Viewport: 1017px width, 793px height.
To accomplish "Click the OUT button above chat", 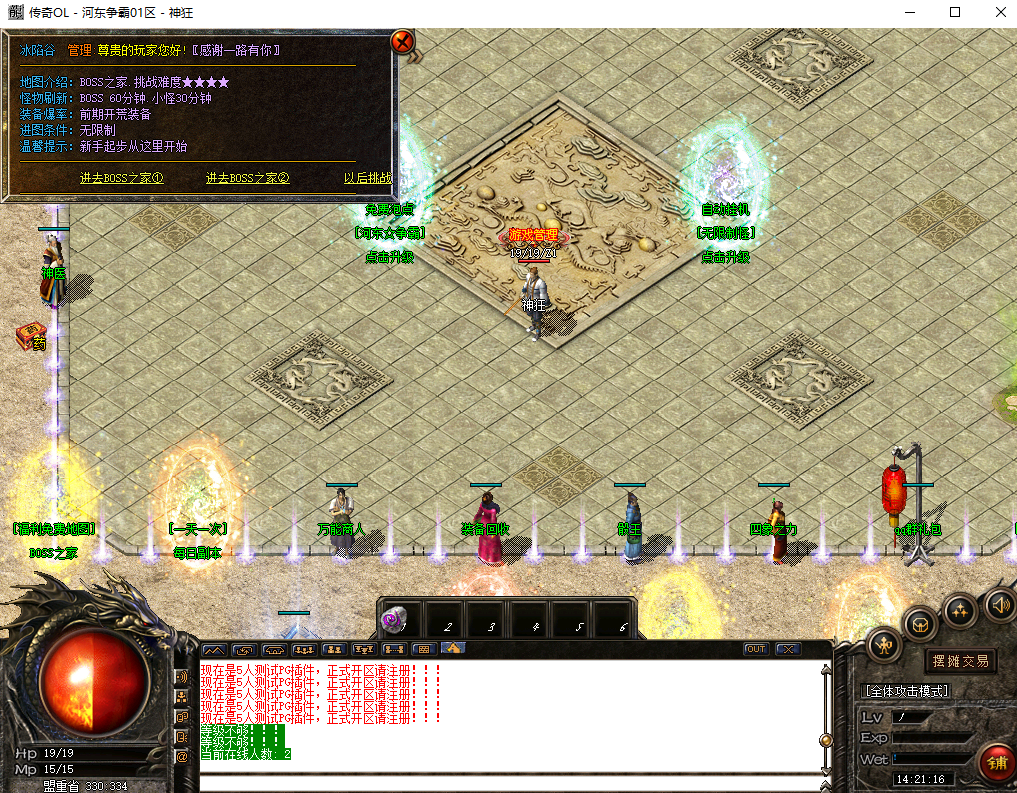I will pyautogui.click(x=756, y=649).
